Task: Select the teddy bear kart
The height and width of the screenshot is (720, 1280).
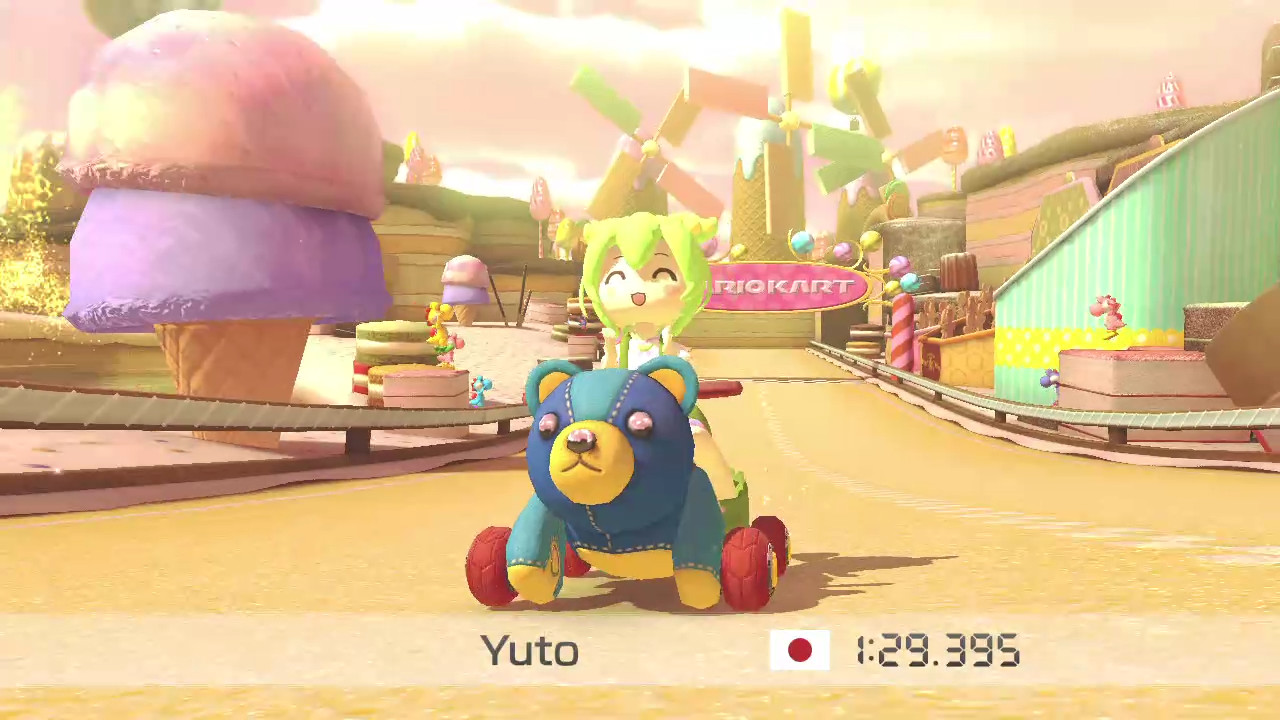Action: [x=615, y=470]
